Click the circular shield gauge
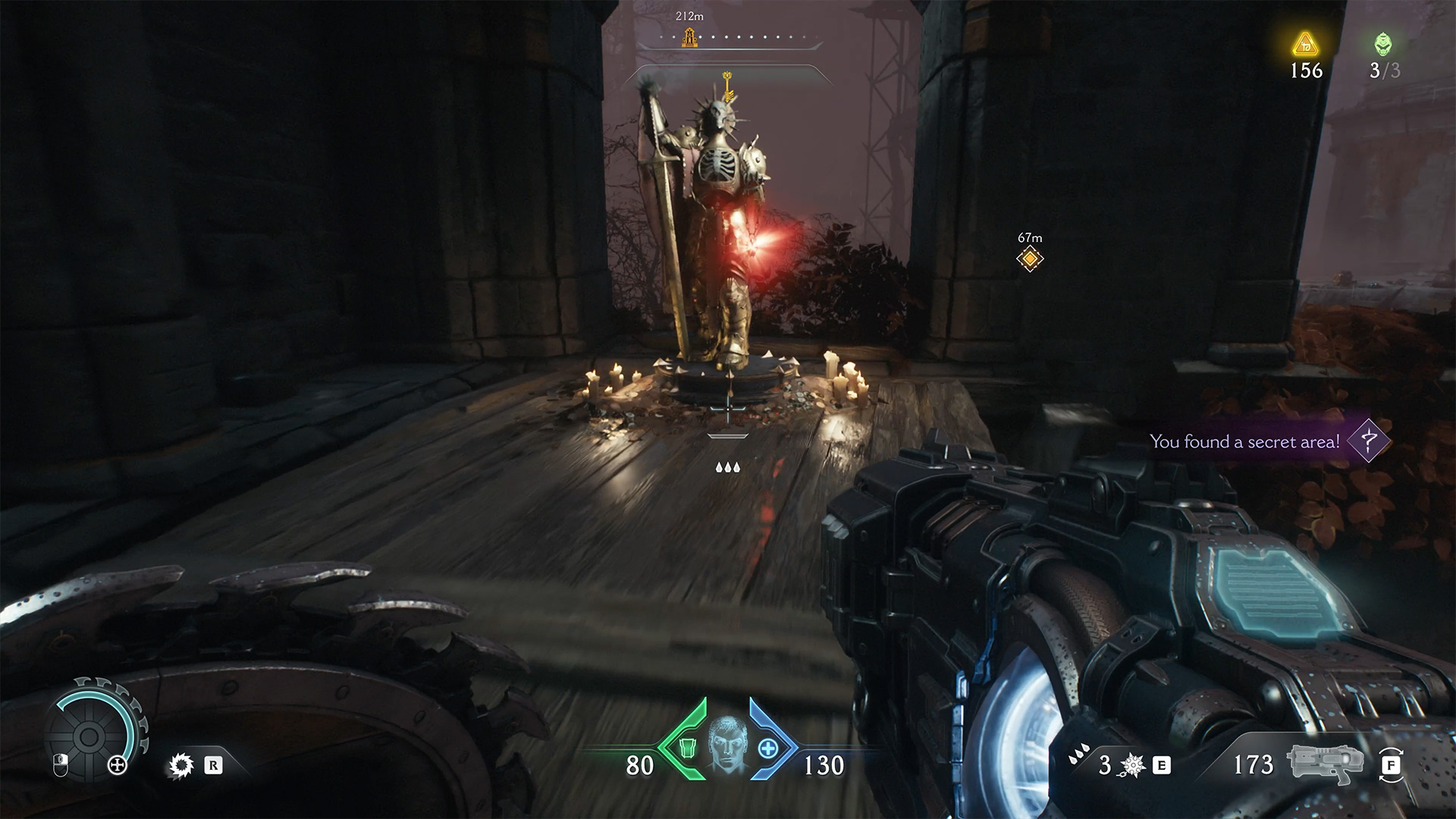 coord(88,735)
